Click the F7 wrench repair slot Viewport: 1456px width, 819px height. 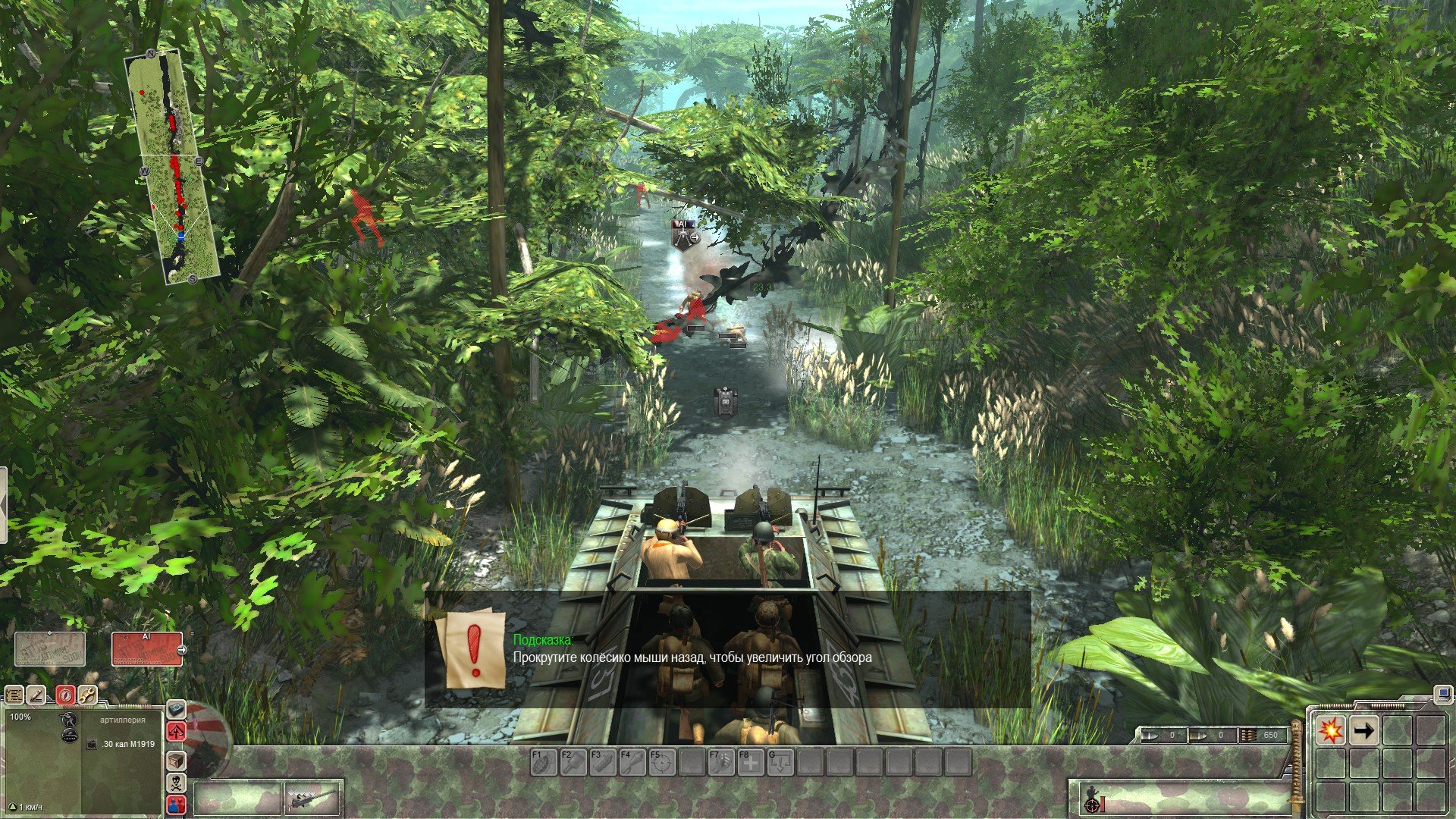tap(721, 762)
